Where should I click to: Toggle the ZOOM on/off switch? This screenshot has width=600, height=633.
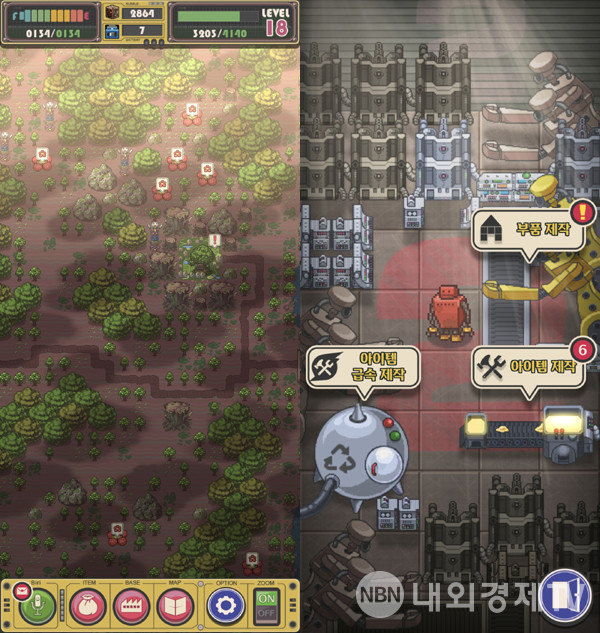tap(267, 606)
